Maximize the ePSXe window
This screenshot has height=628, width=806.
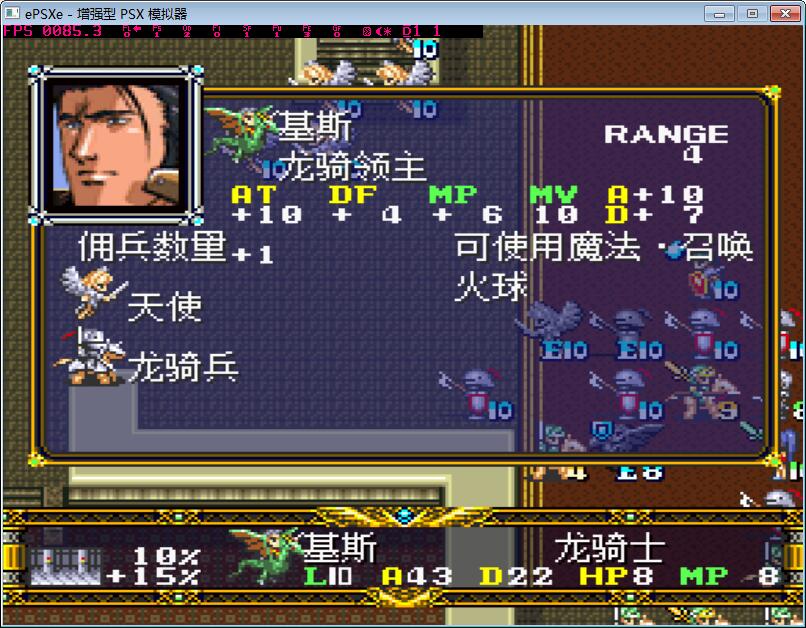click(751, 13)
